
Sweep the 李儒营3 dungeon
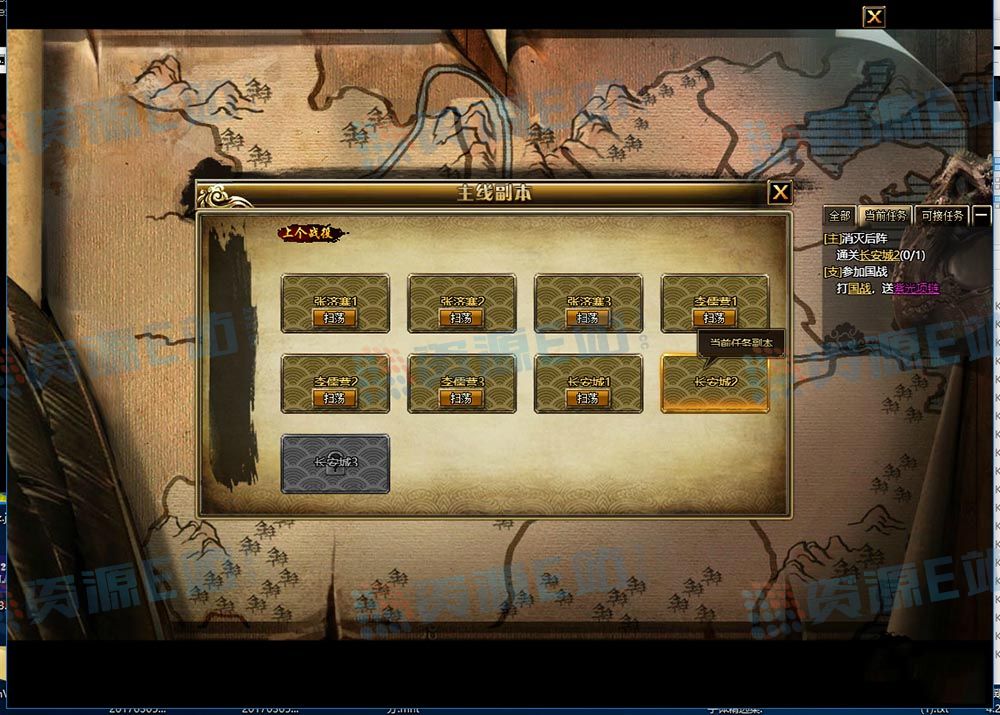[461, 398]
